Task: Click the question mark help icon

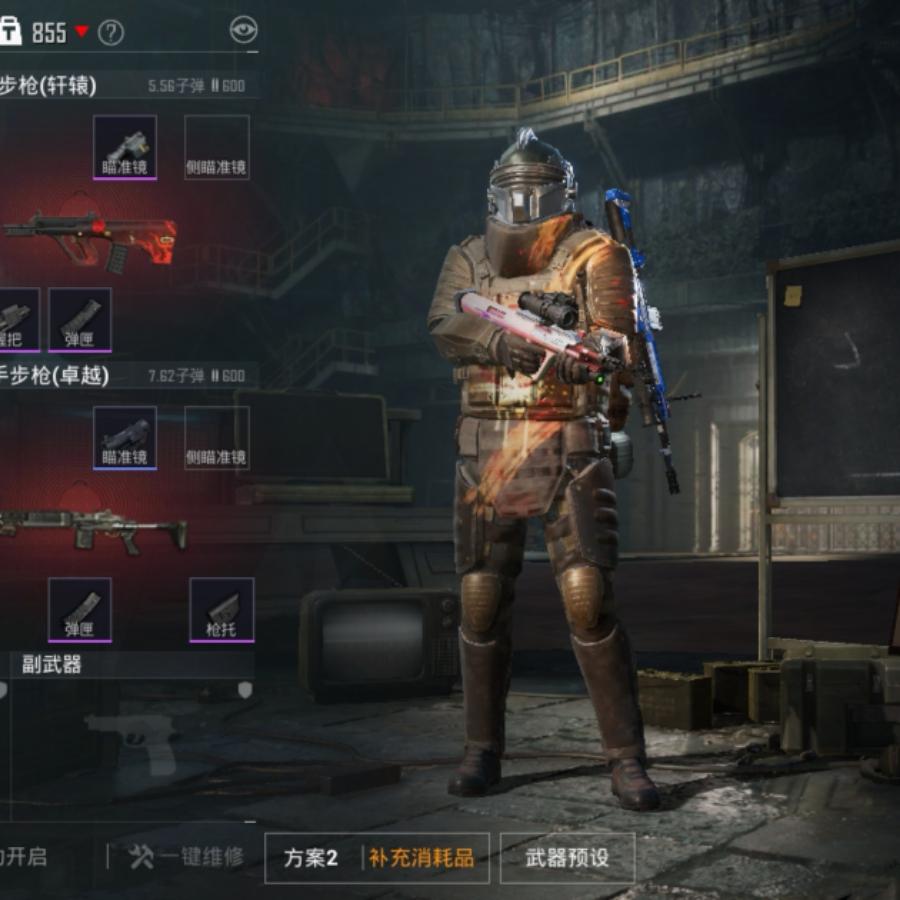Action: coord(111,33)
